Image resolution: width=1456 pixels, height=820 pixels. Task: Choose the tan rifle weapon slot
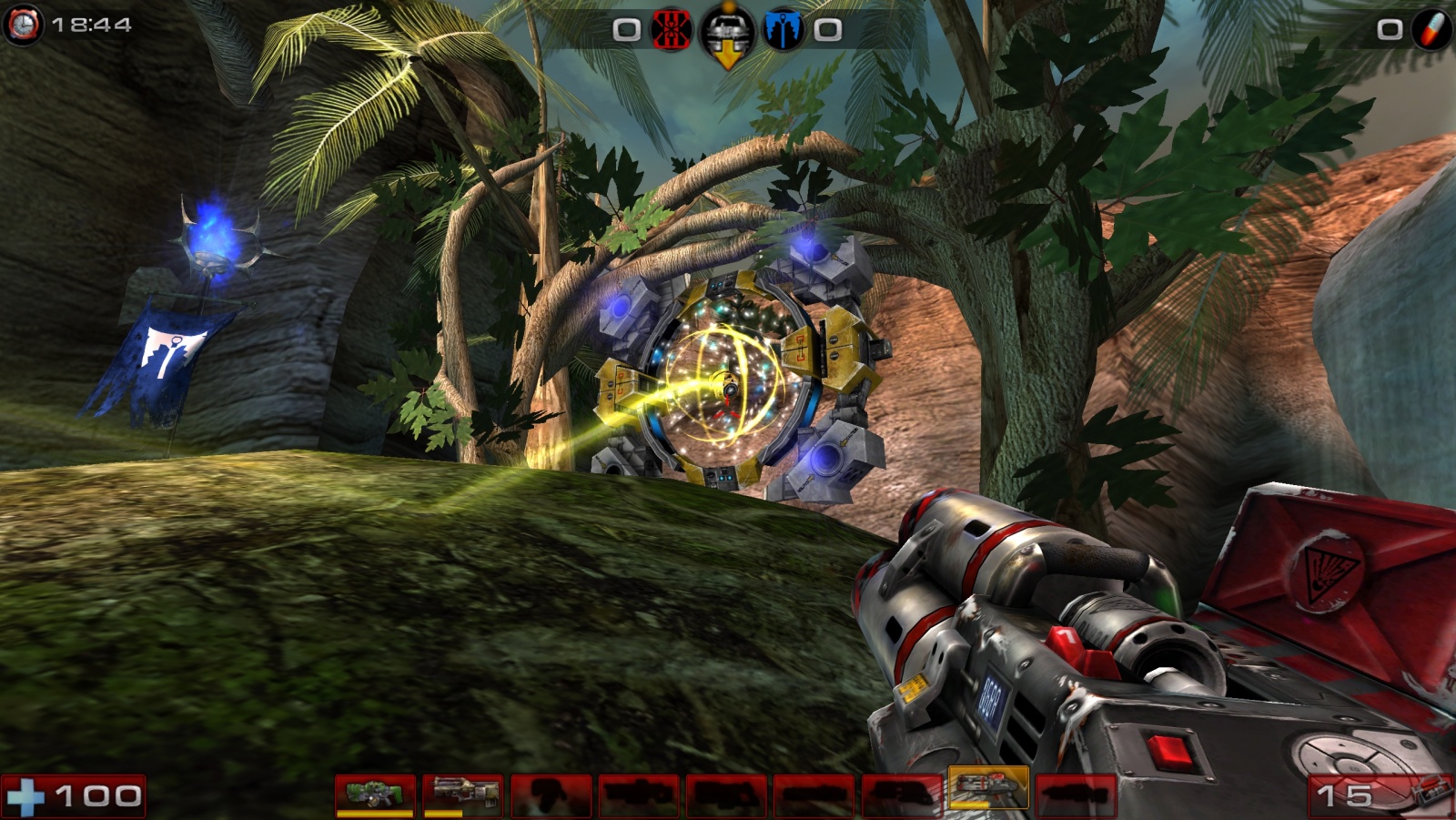[462, 795]
